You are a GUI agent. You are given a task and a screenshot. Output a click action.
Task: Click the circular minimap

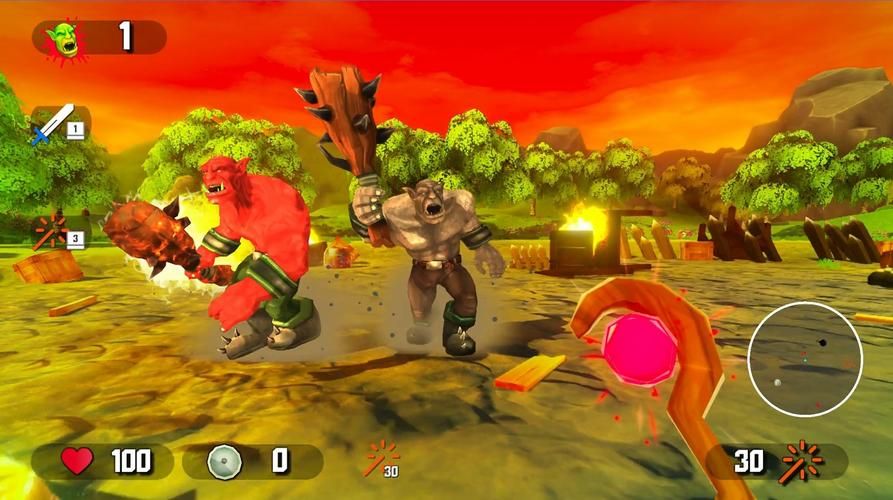pos(805,359)
